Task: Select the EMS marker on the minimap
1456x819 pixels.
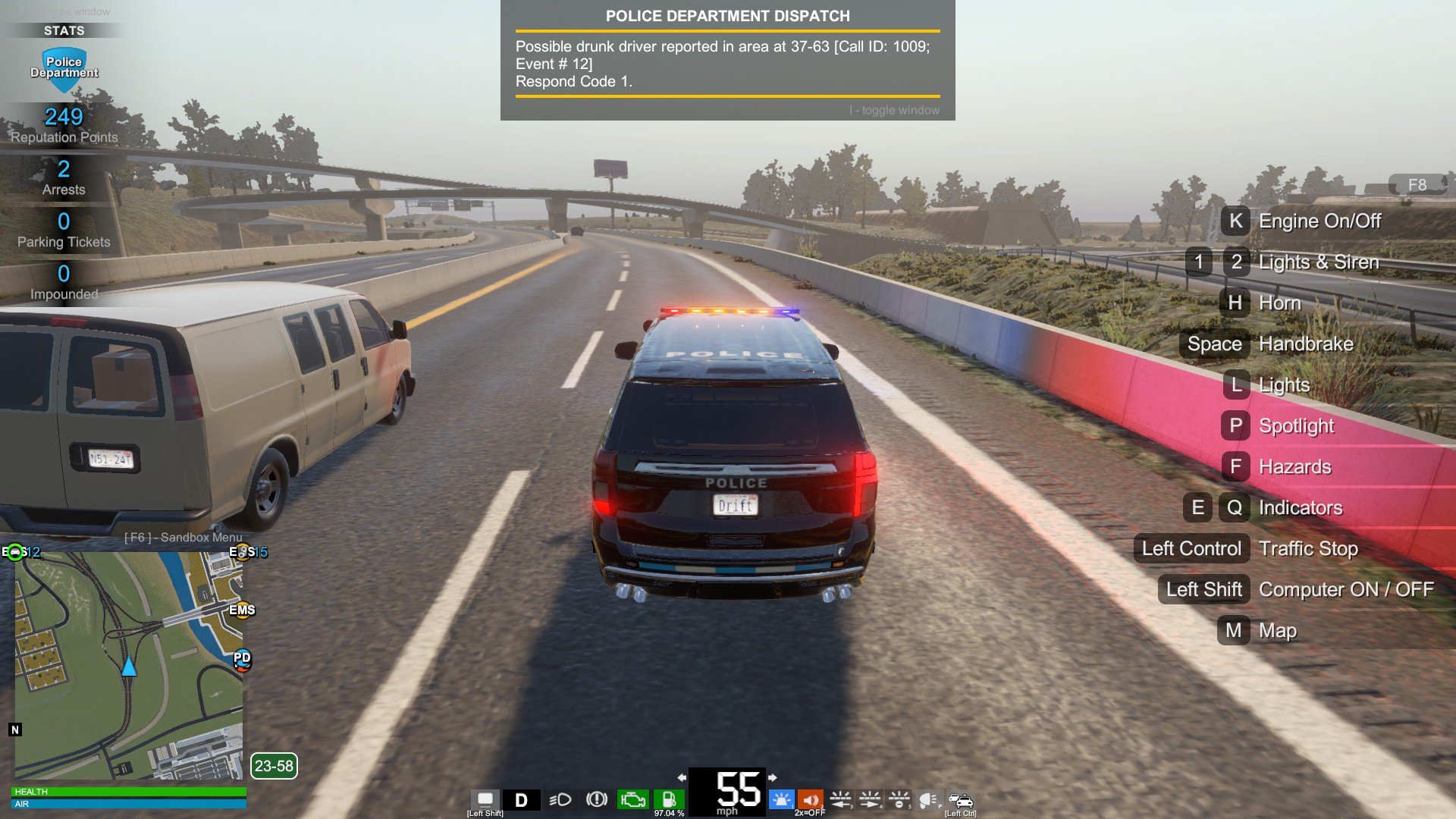Action: (242, 610)
